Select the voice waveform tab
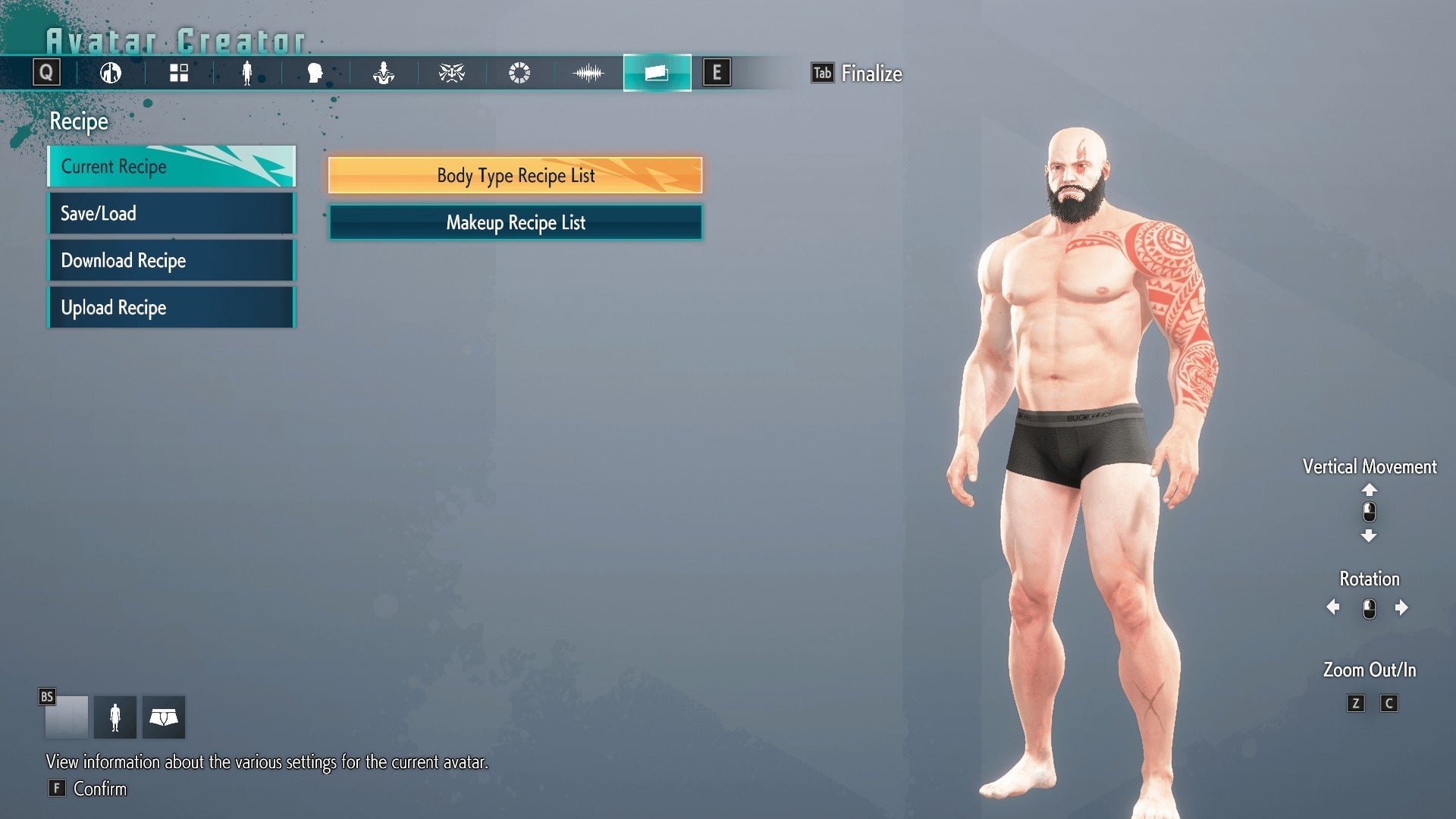Viewport: 1456px width, 819px height. point(588,74)
